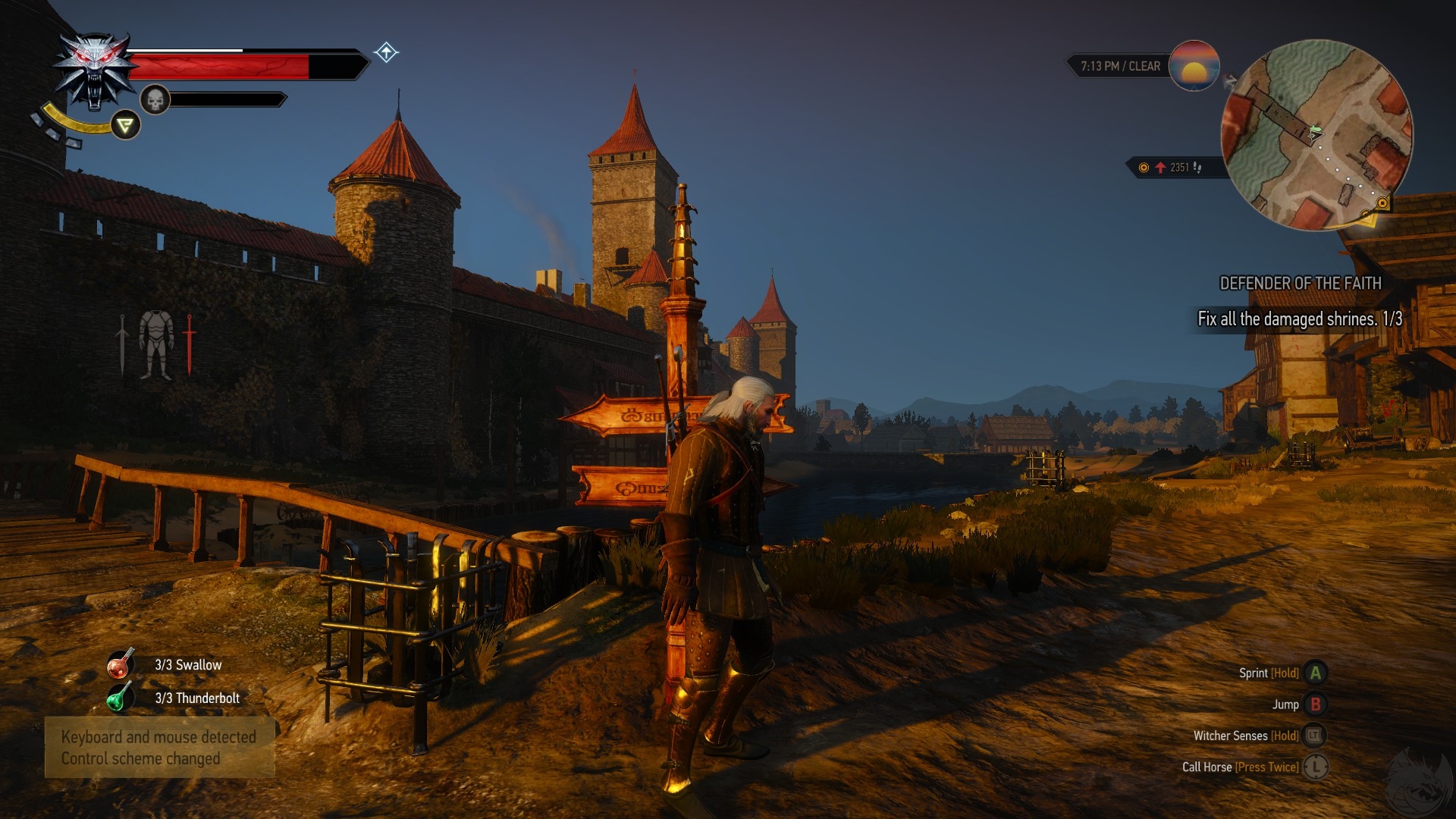The image size is (1456, 819).
Task: Click the skull toxicity icon
Action: coord(155,99)
